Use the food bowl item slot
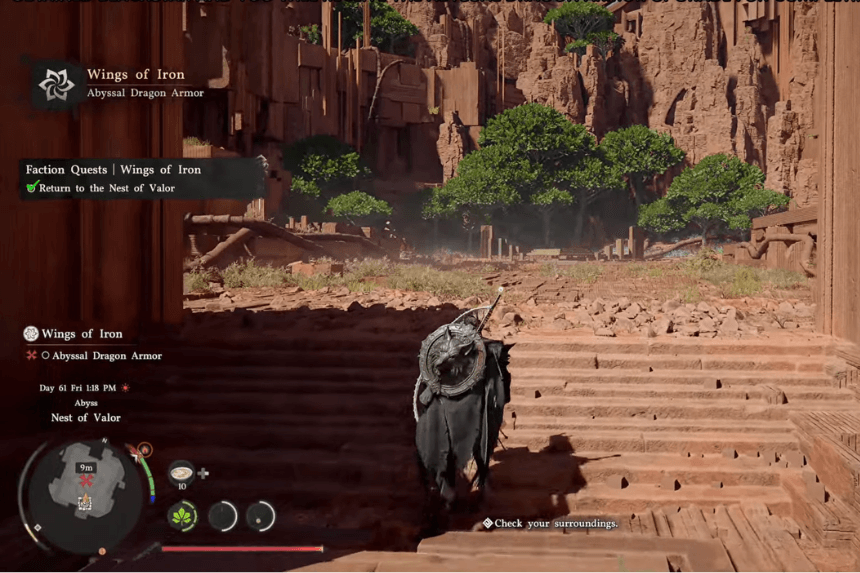860x573 pixels. (181, 472)
